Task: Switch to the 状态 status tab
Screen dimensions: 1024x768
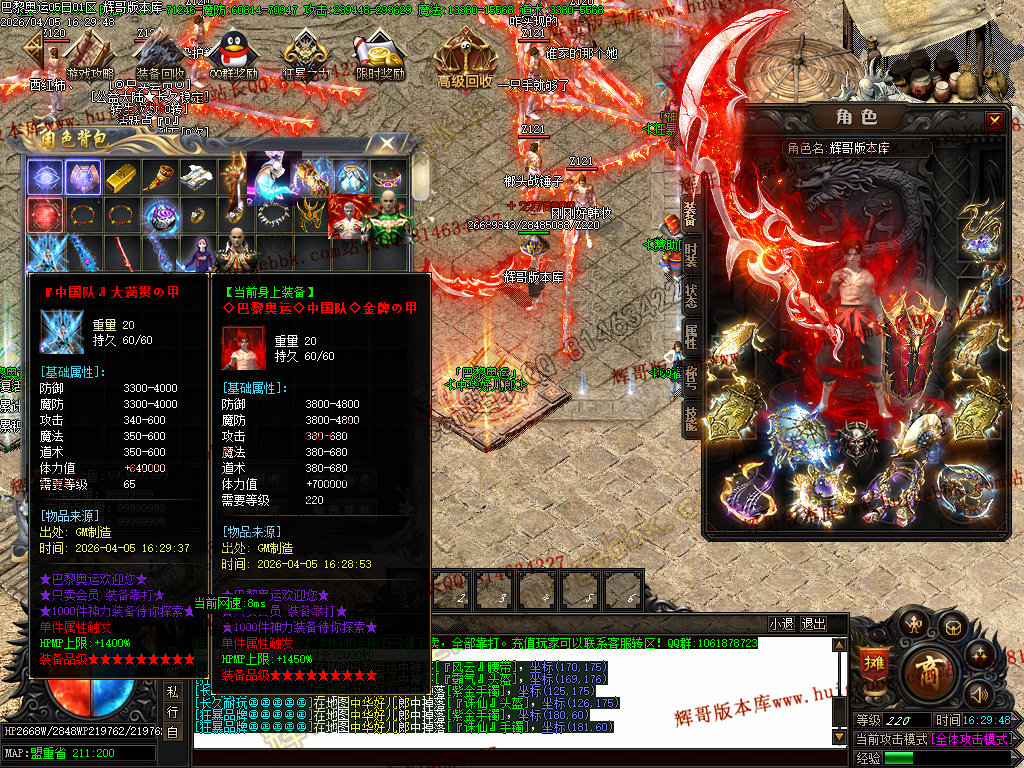Action: 690,295
